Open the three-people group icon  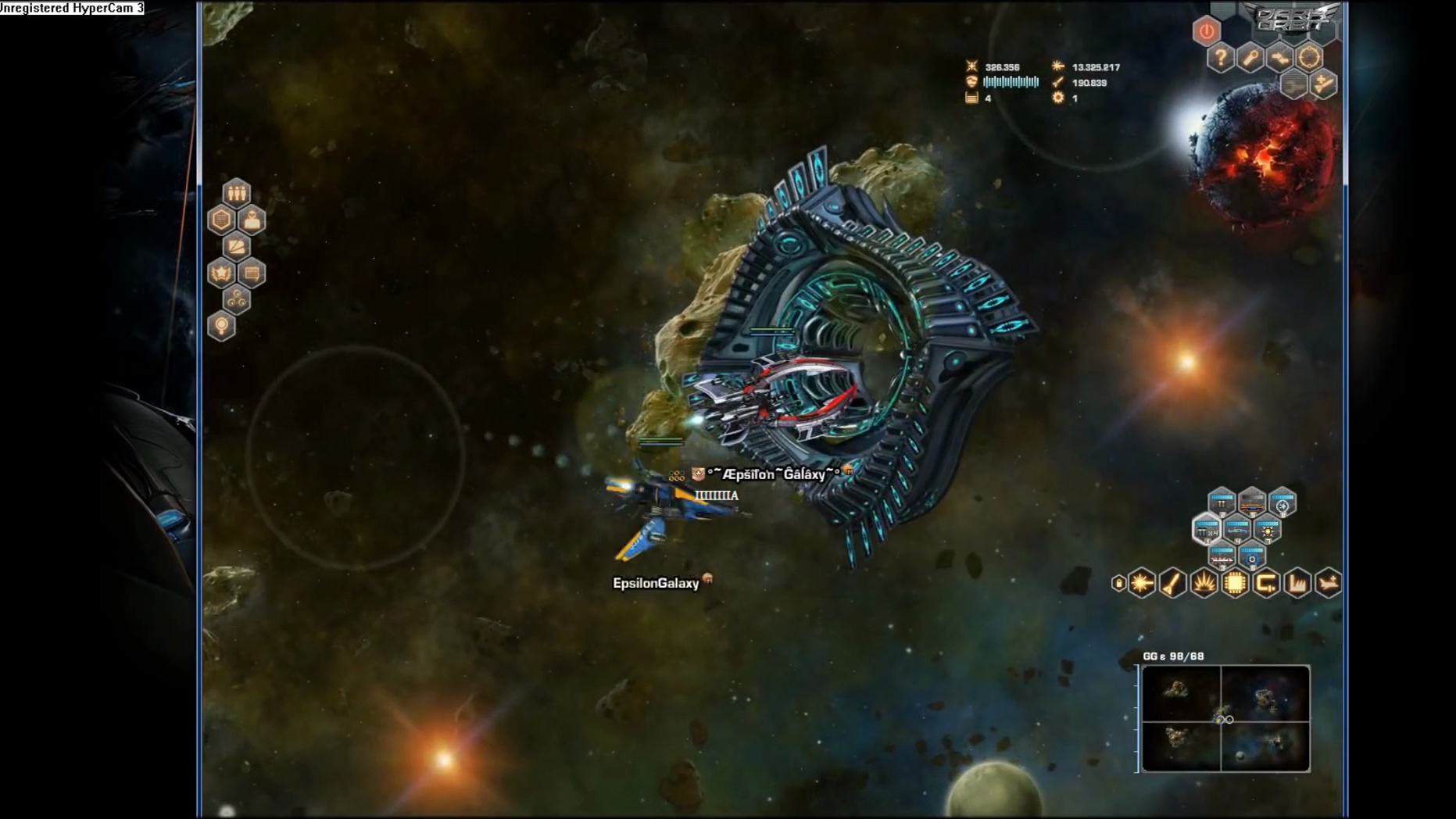236,193
